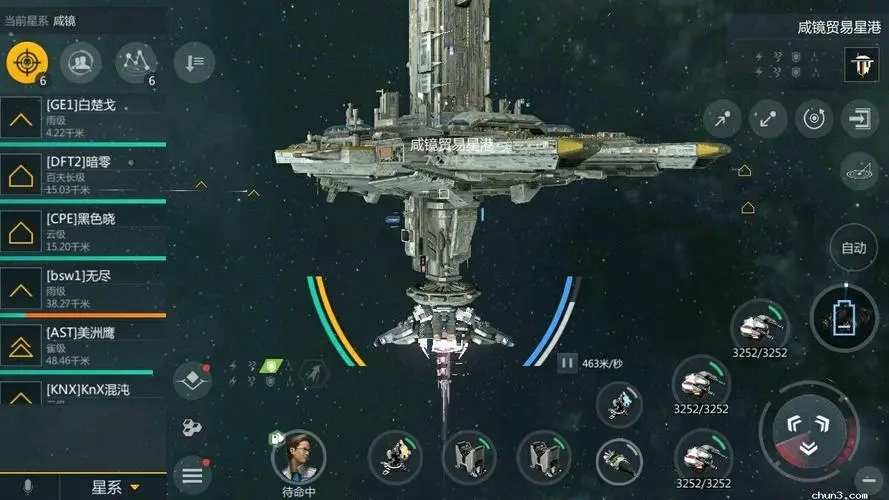The width and height of the screenshot is (889, 500).
Task: Open the 咸镜贸易星港 station emblem
Action: pos(861,63)
